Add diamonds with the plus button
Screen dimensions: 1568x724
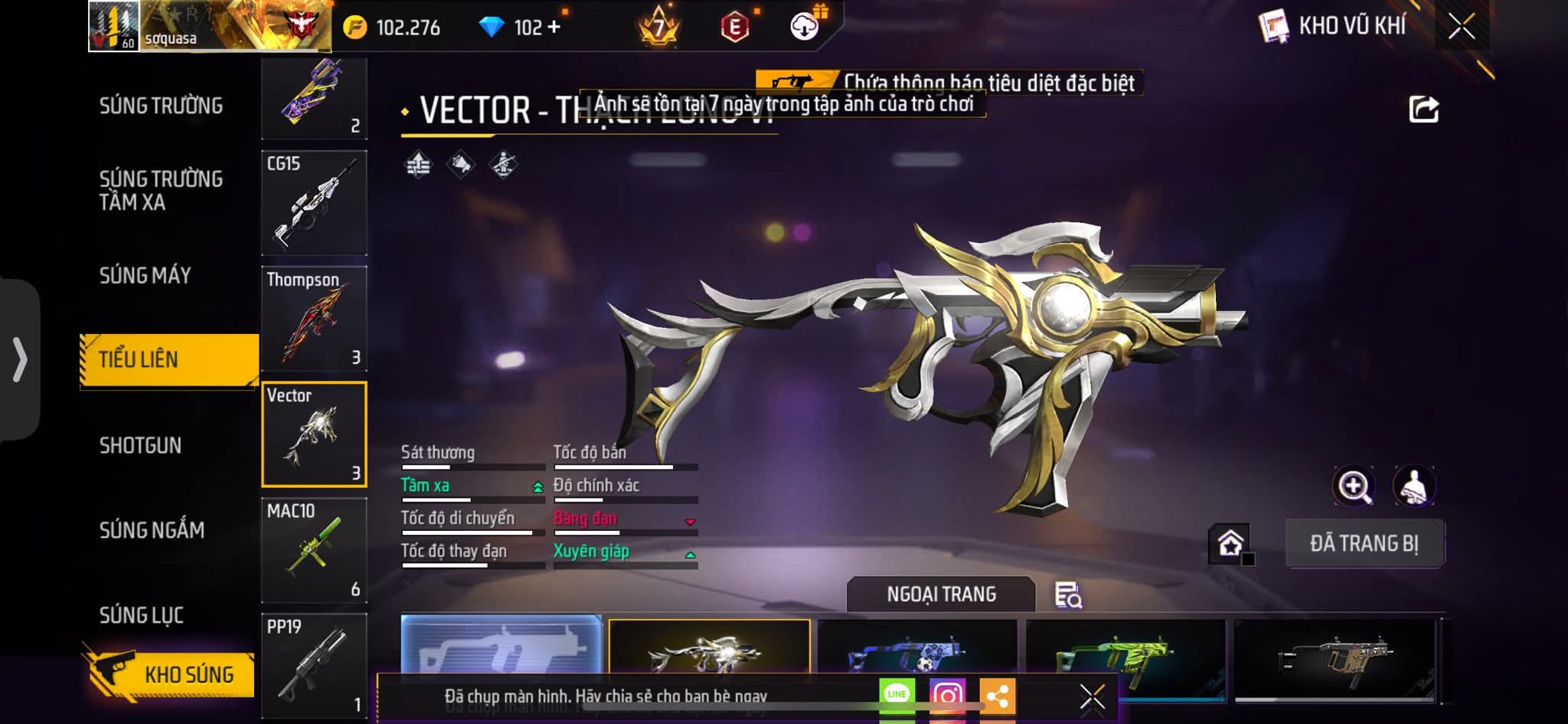click(554, 28)
